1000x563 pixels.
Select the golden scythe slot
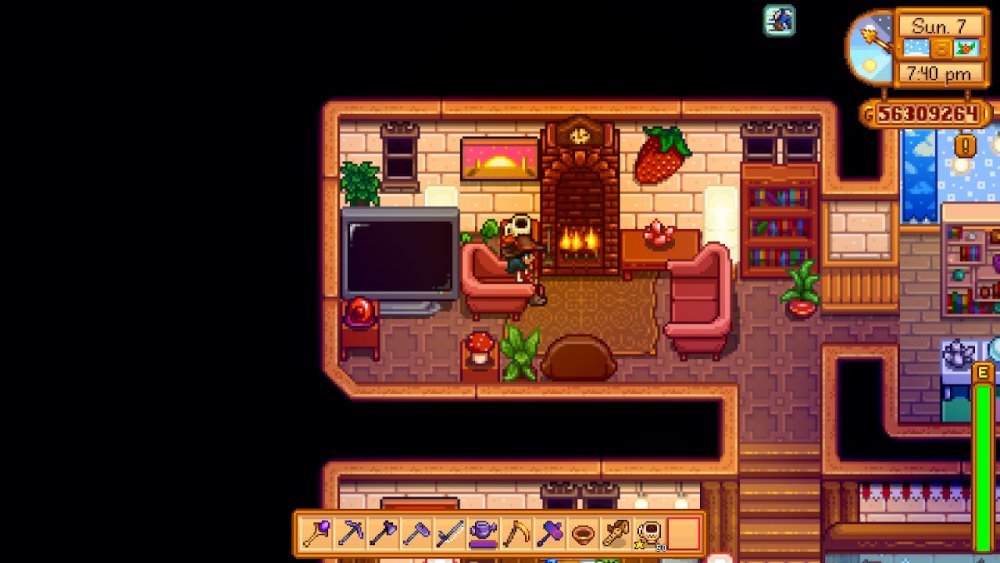516,533
